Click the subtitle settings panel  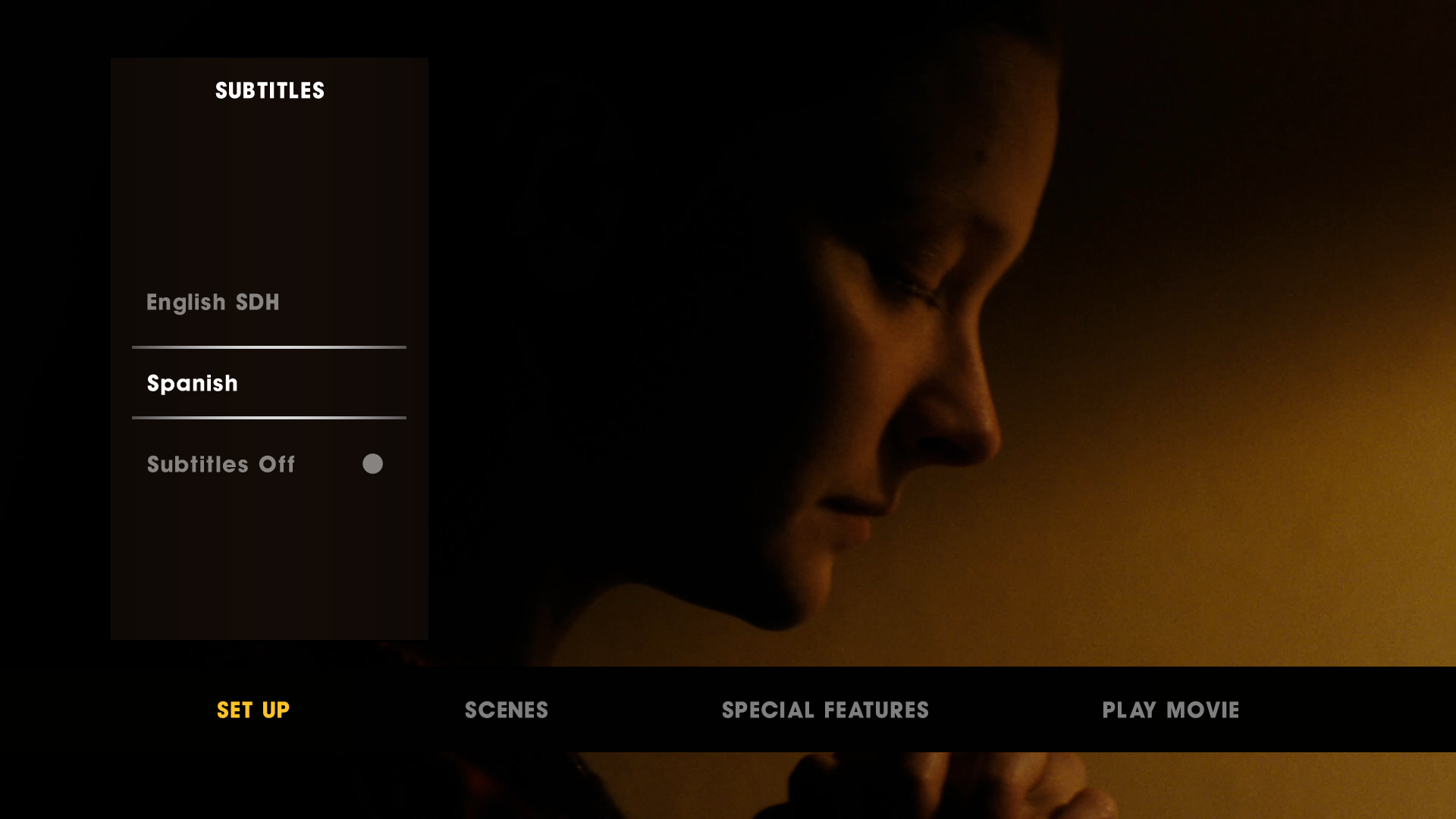268,349
